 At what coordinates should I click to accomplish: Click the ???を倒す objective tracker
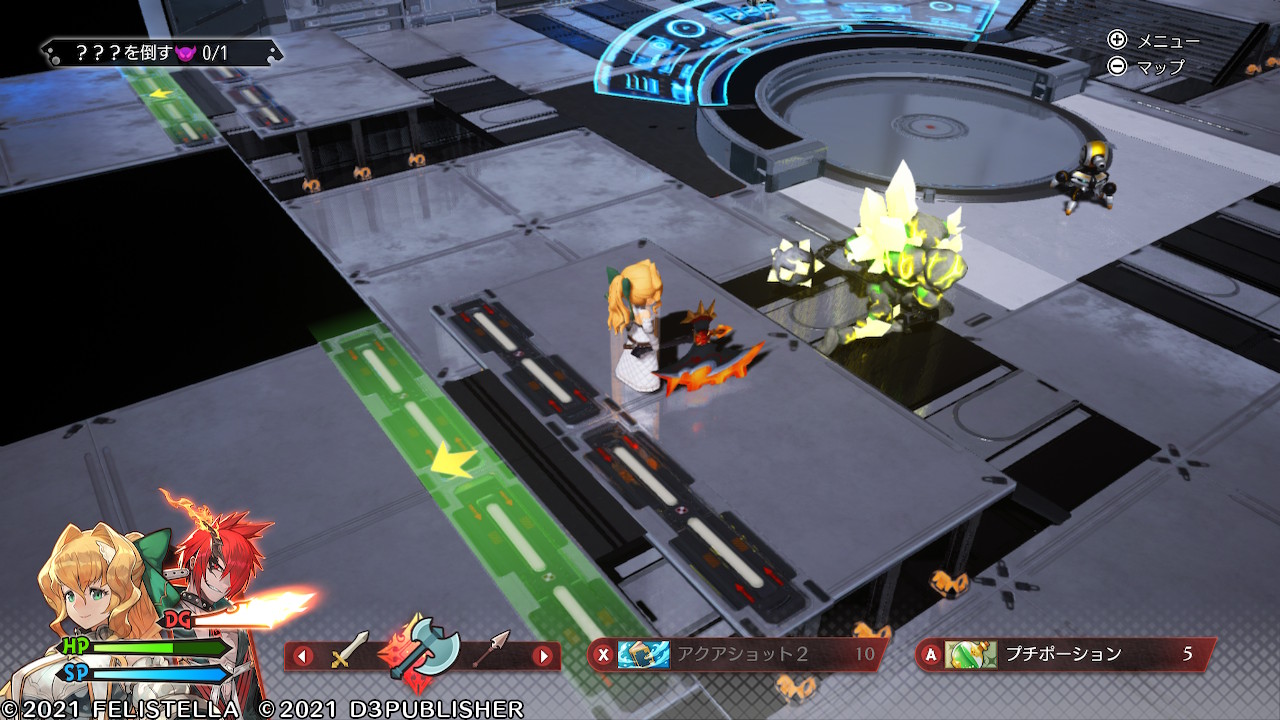coord(161,52)
